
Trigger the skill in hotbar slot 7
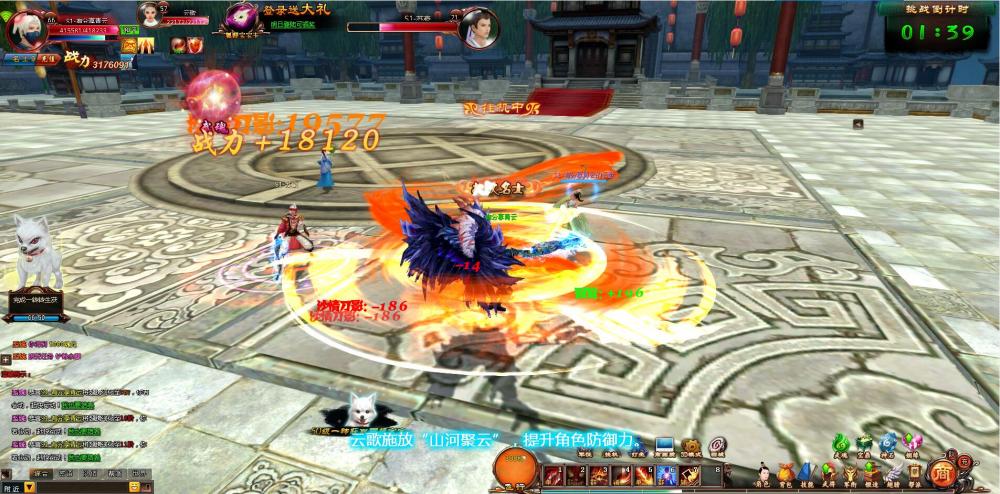[x=689, y=475]
